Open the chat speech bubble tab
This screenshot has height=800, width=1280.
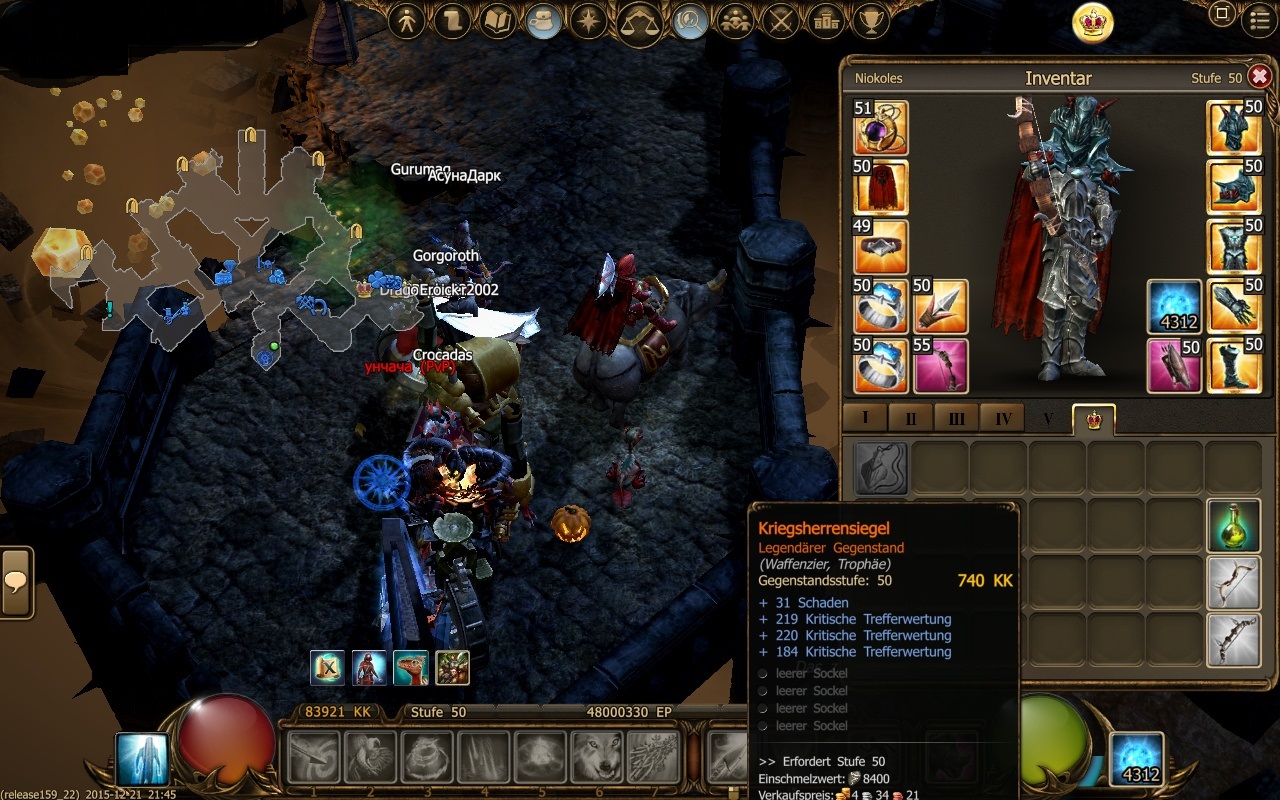(x=16, y=582)
